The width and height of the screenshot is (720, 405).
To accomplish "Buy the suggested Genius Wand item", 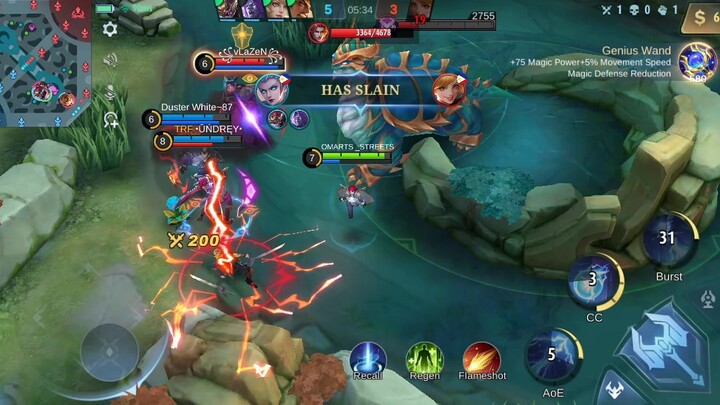I will [x=697, y=60].
